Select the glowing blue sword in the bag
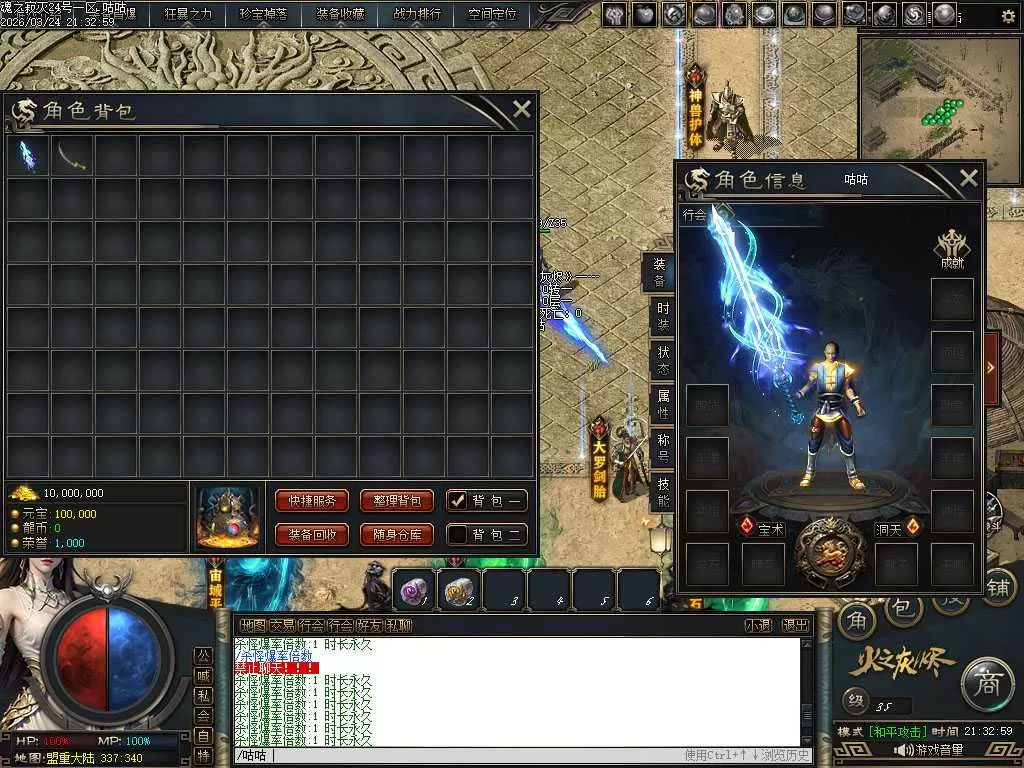 pyautogui.click(x=29, y=157)
